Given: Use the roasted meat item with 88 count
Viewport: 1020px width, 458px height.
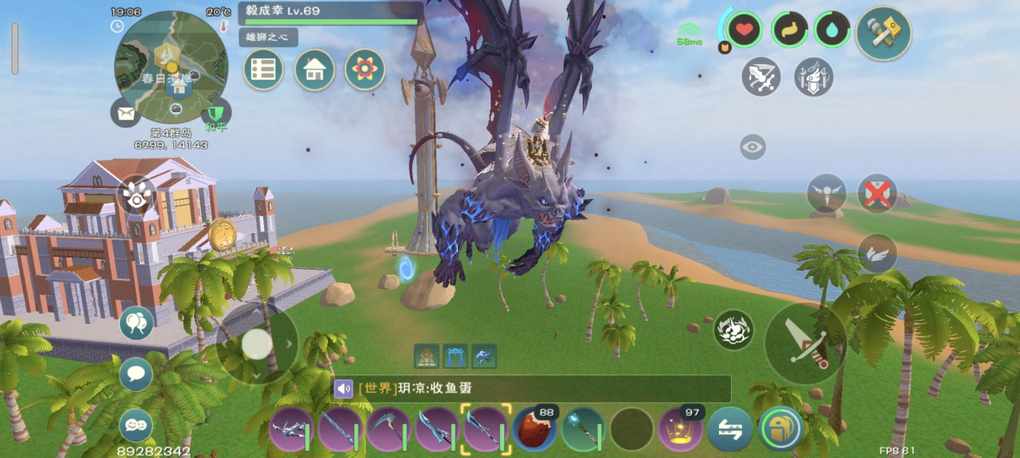Looking at the screenshot, I should pyautogui.click(x=535, y=429).
